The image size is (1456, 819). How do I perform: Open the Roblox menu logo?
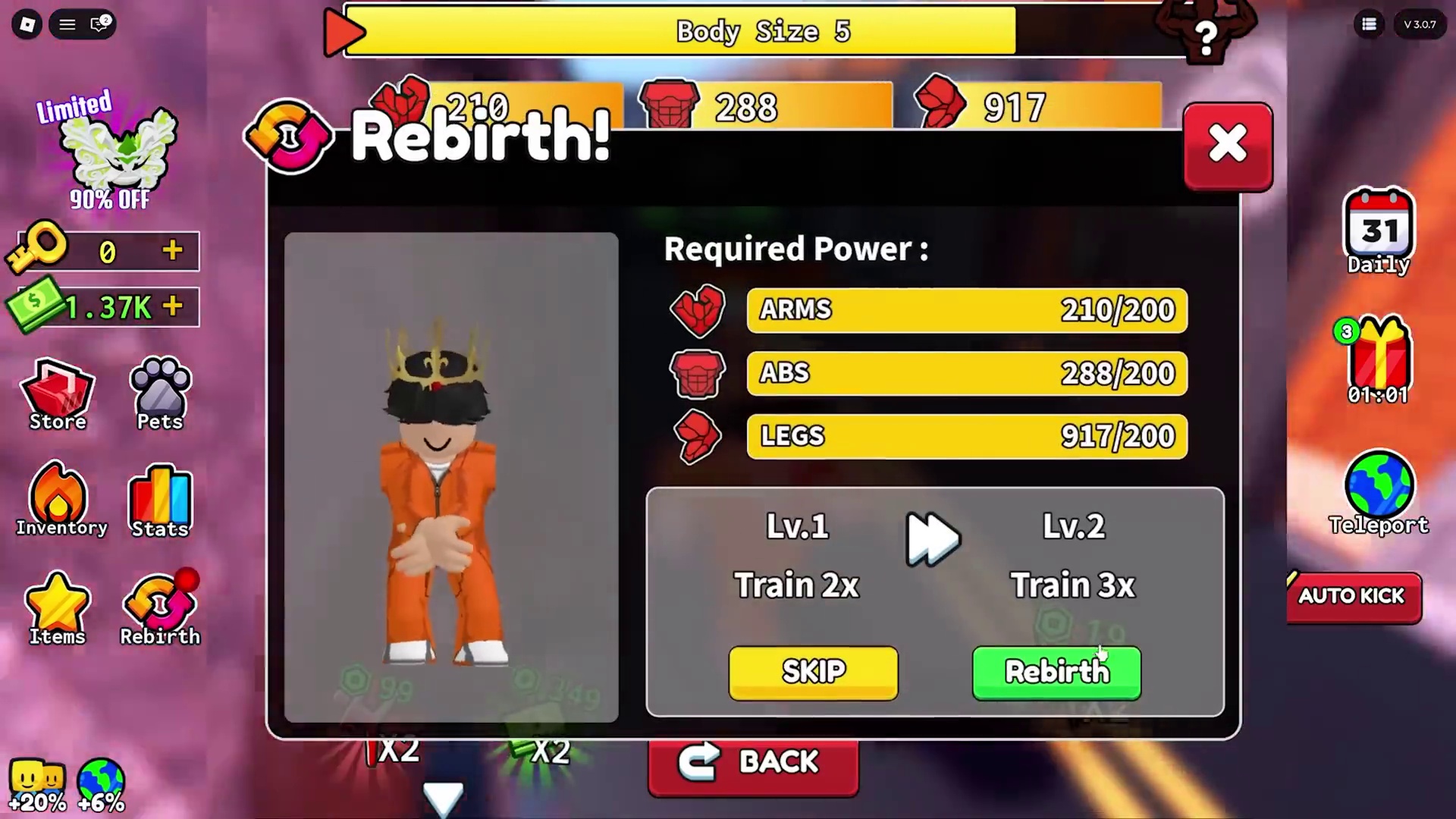(27, 24)
